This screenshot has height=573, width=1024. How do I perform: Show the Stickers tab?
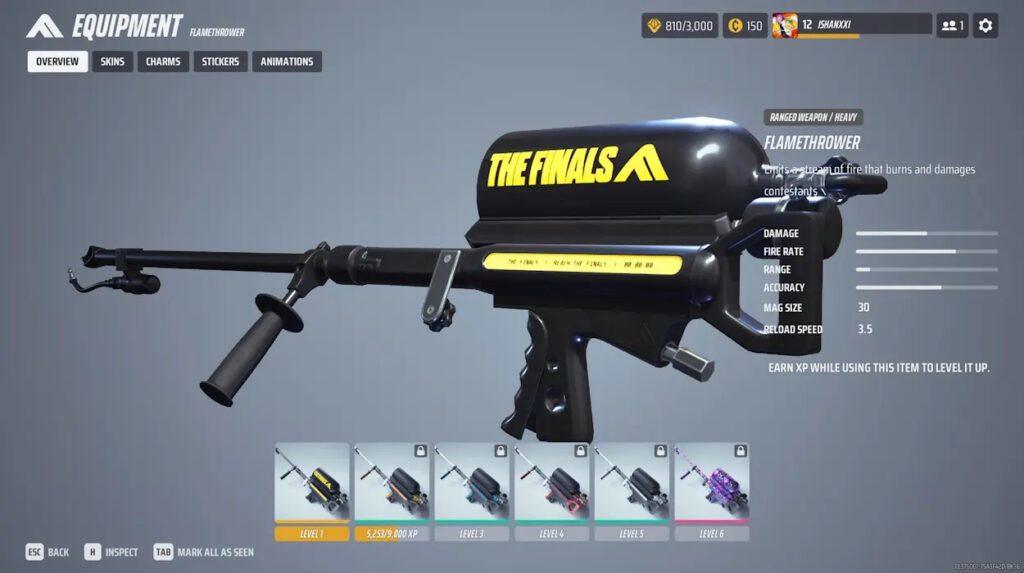(220, 62)
